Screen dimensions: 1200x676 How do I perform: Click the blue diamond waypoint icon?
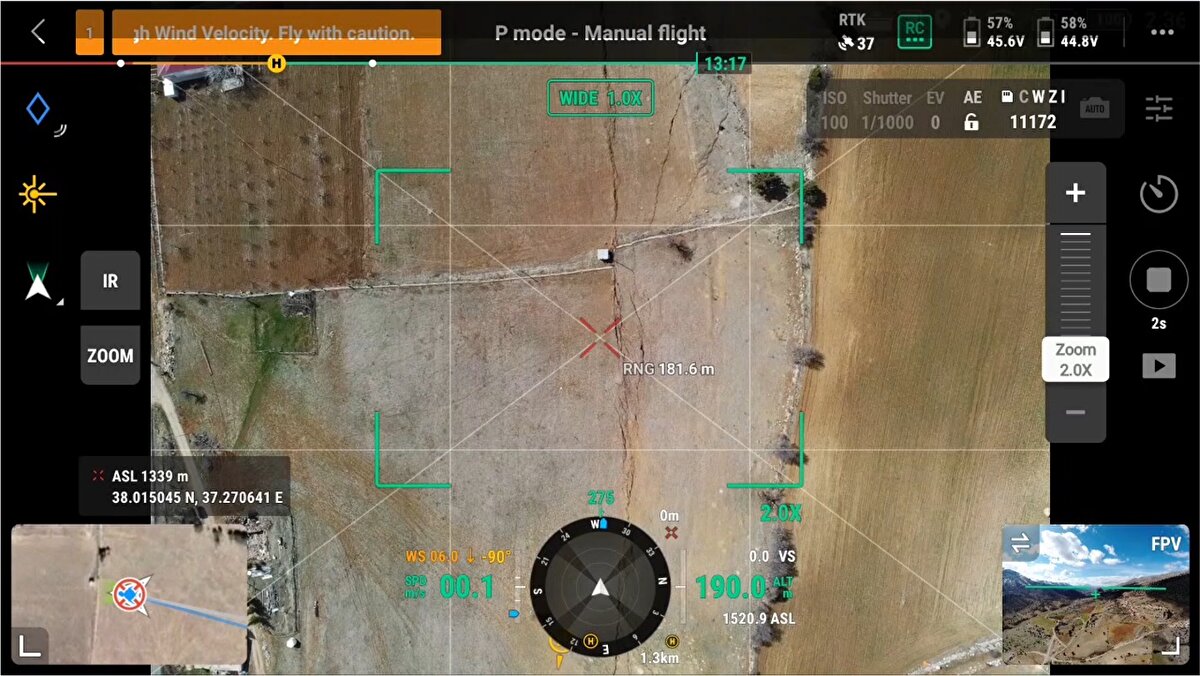[x=38, y=108]
